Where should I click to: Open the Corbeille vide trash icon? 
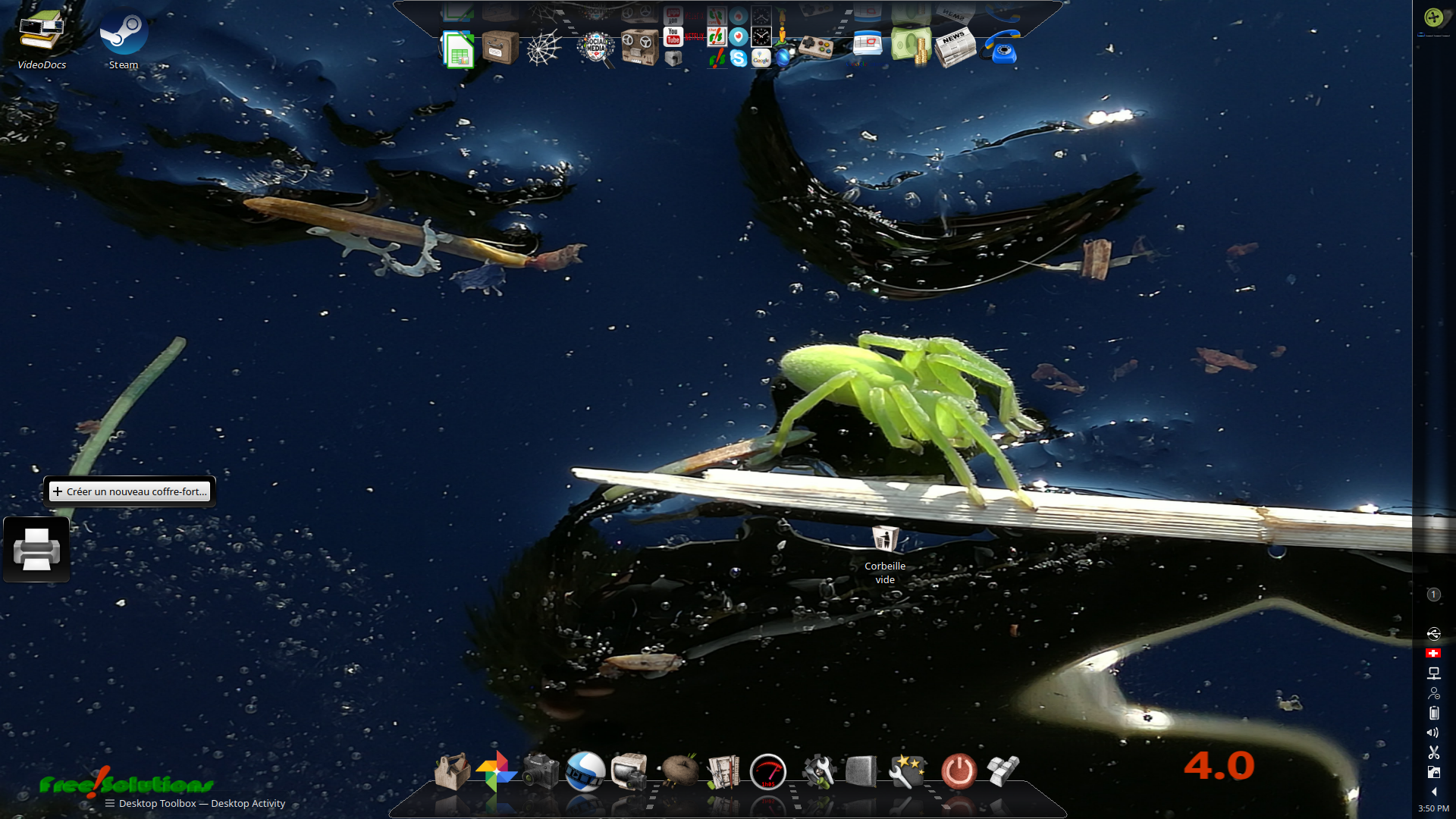click(x=884, y=540)
